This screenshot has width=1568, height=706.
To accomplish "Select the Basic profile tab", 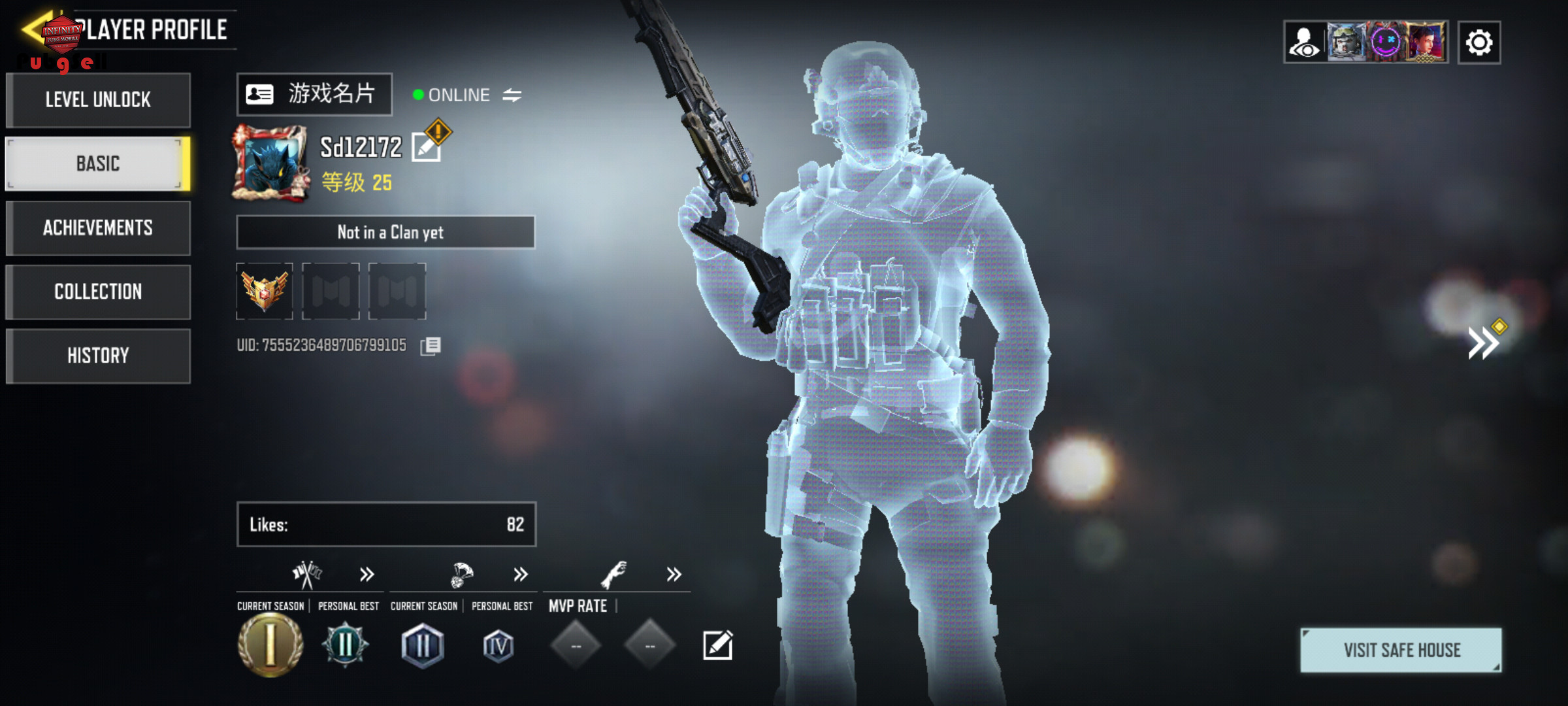I will (98, 163).
